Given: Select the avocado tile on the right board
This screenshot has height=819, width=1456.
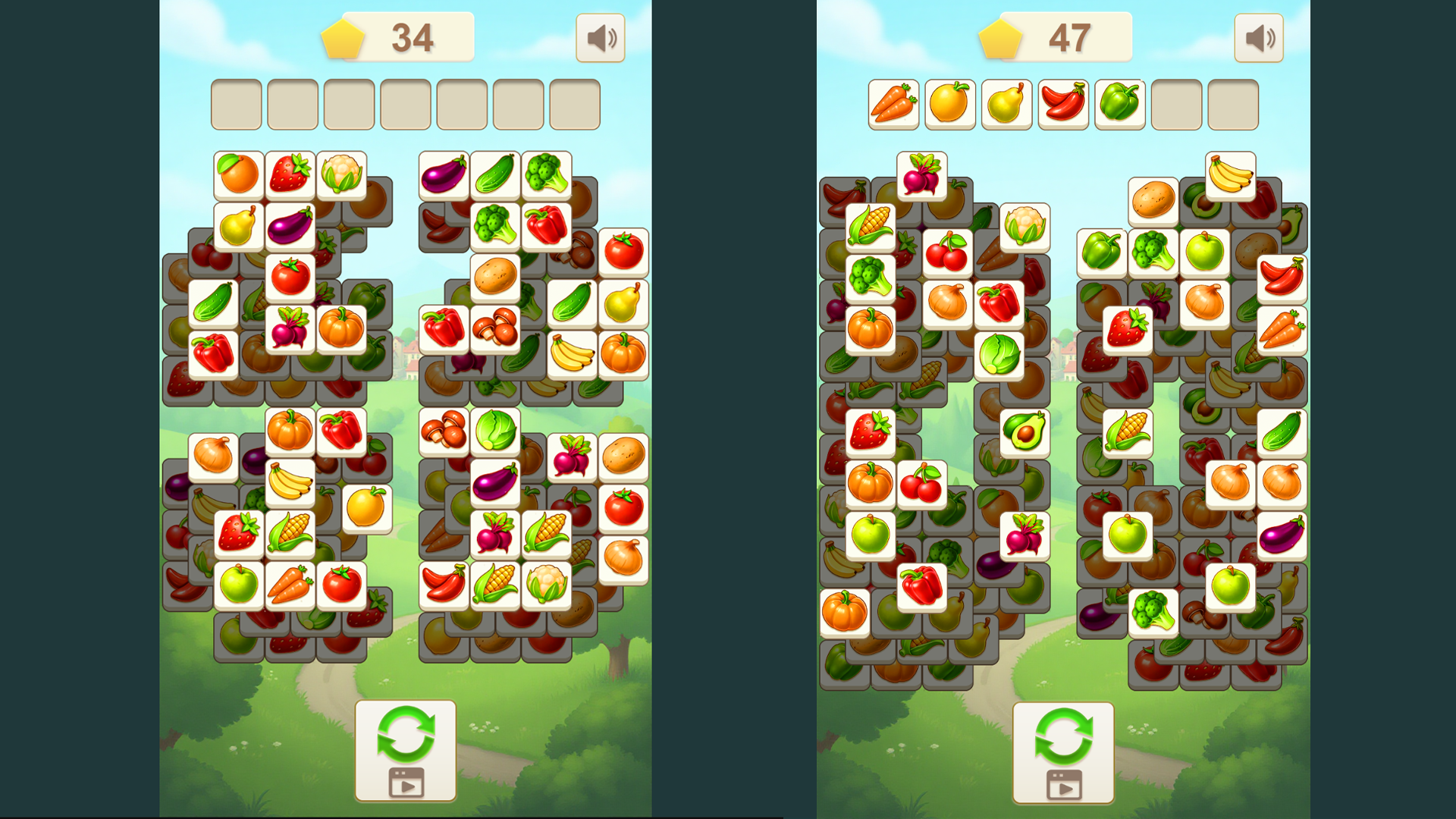Looking at the screenshot, I should tap(1025, 432).
